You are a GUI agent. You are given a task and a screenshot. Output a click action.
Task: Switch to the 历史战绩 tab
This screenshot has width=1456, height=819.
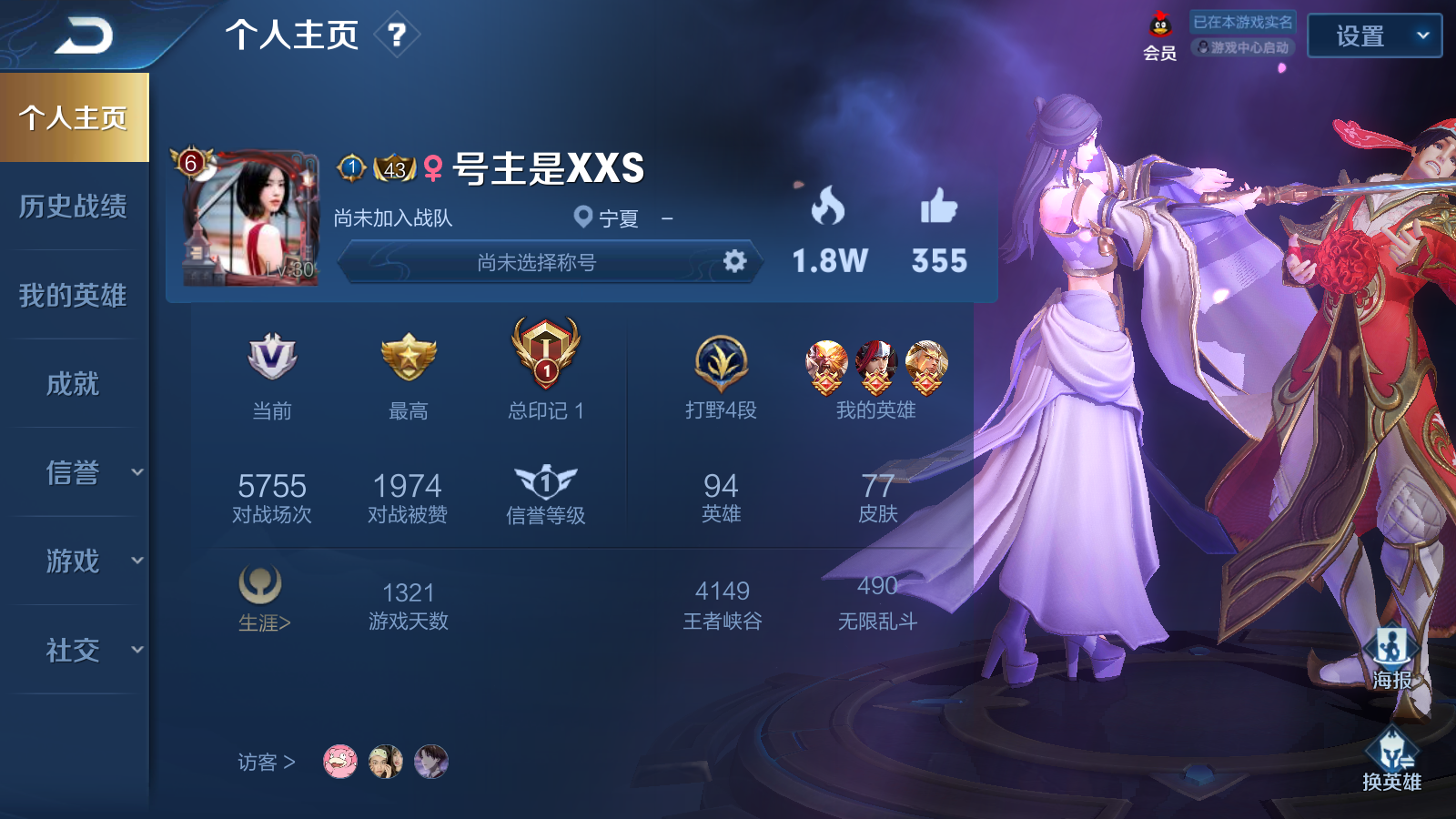[x=73, y=207]
